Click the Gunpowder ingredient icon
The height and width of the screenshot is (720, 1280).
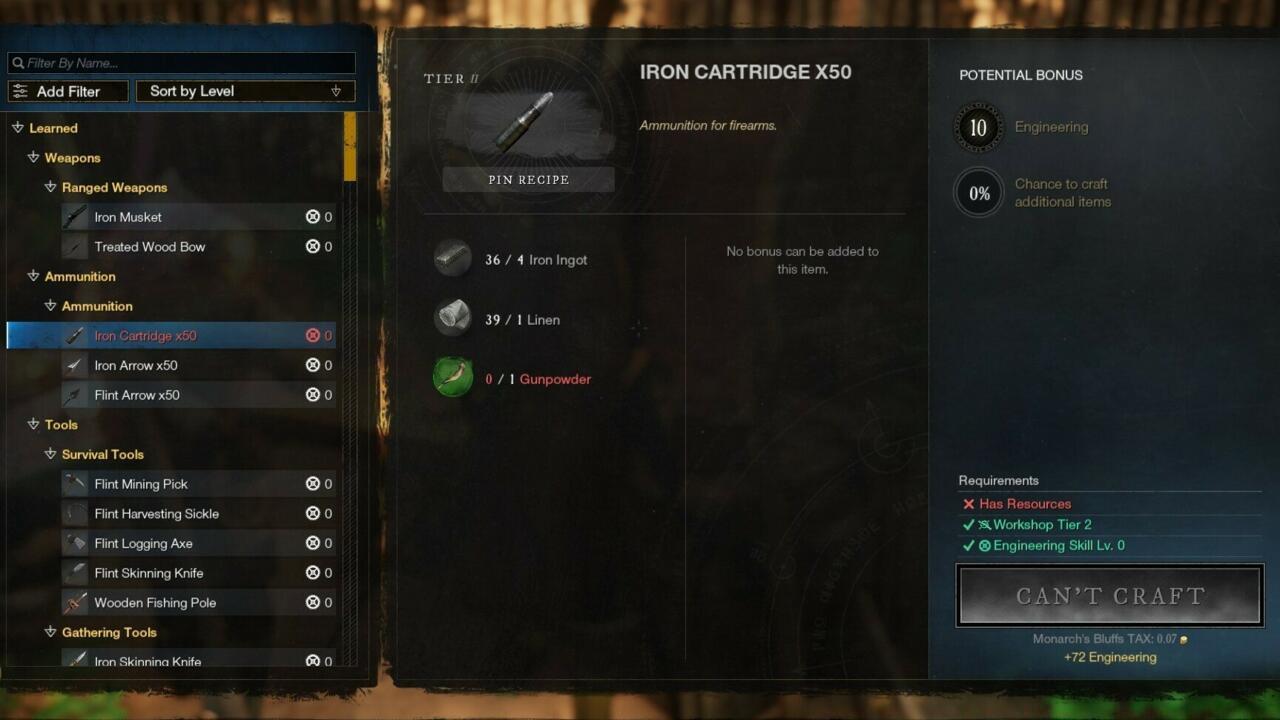tap(453, 379)
